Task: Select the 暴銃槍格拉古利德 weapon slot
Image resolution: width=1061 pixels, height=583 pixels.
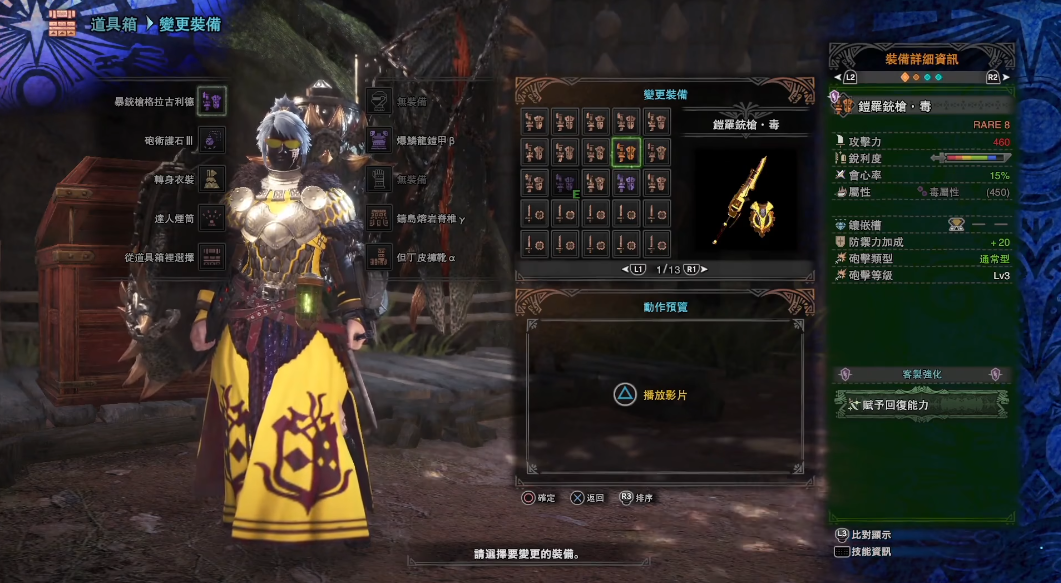Action: (x=211, y=100)
